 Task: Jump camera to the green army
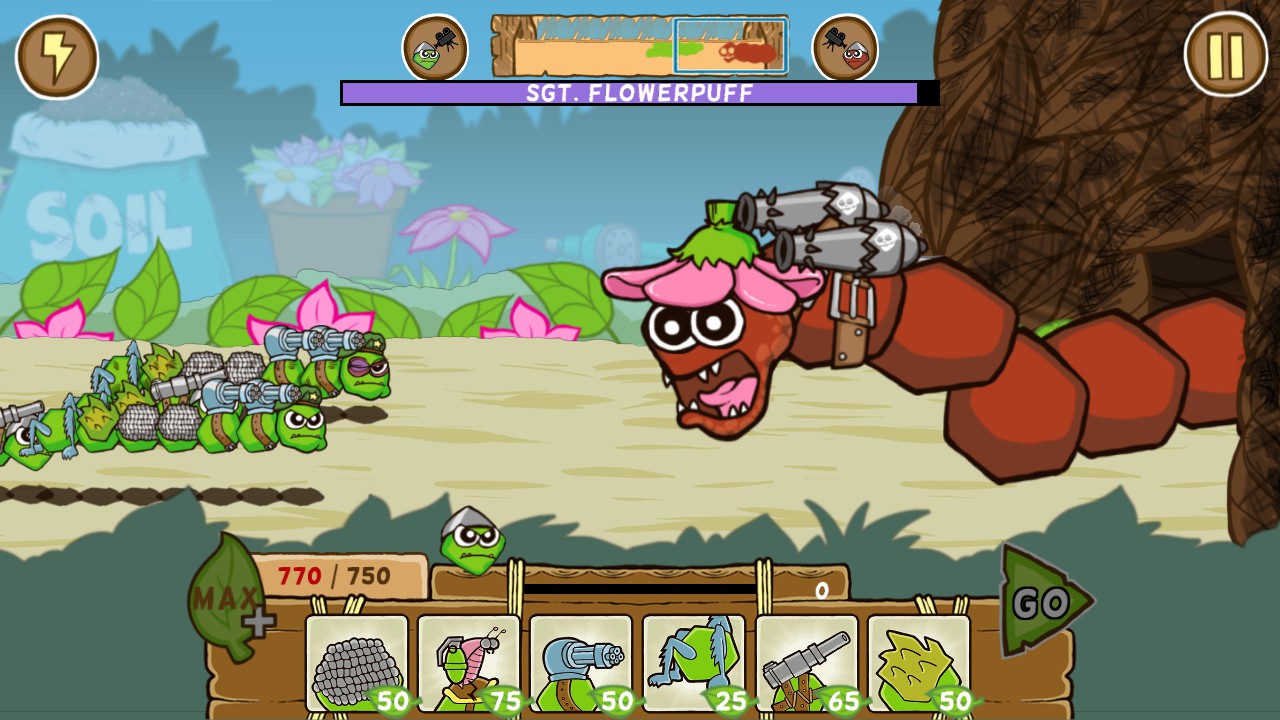click(x=435, y=48)
